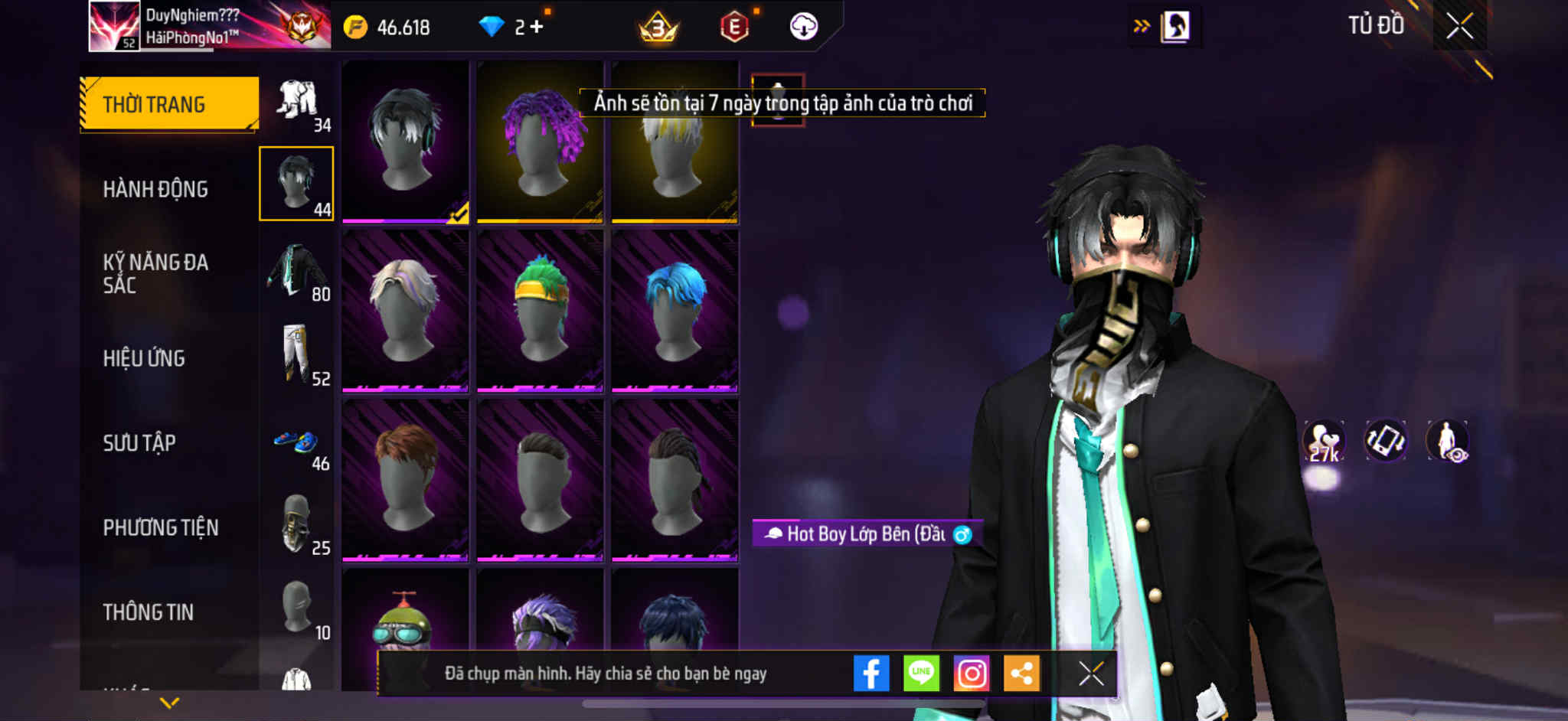
Task: Share the screenshot to Facebook
Action: (871, 674)
